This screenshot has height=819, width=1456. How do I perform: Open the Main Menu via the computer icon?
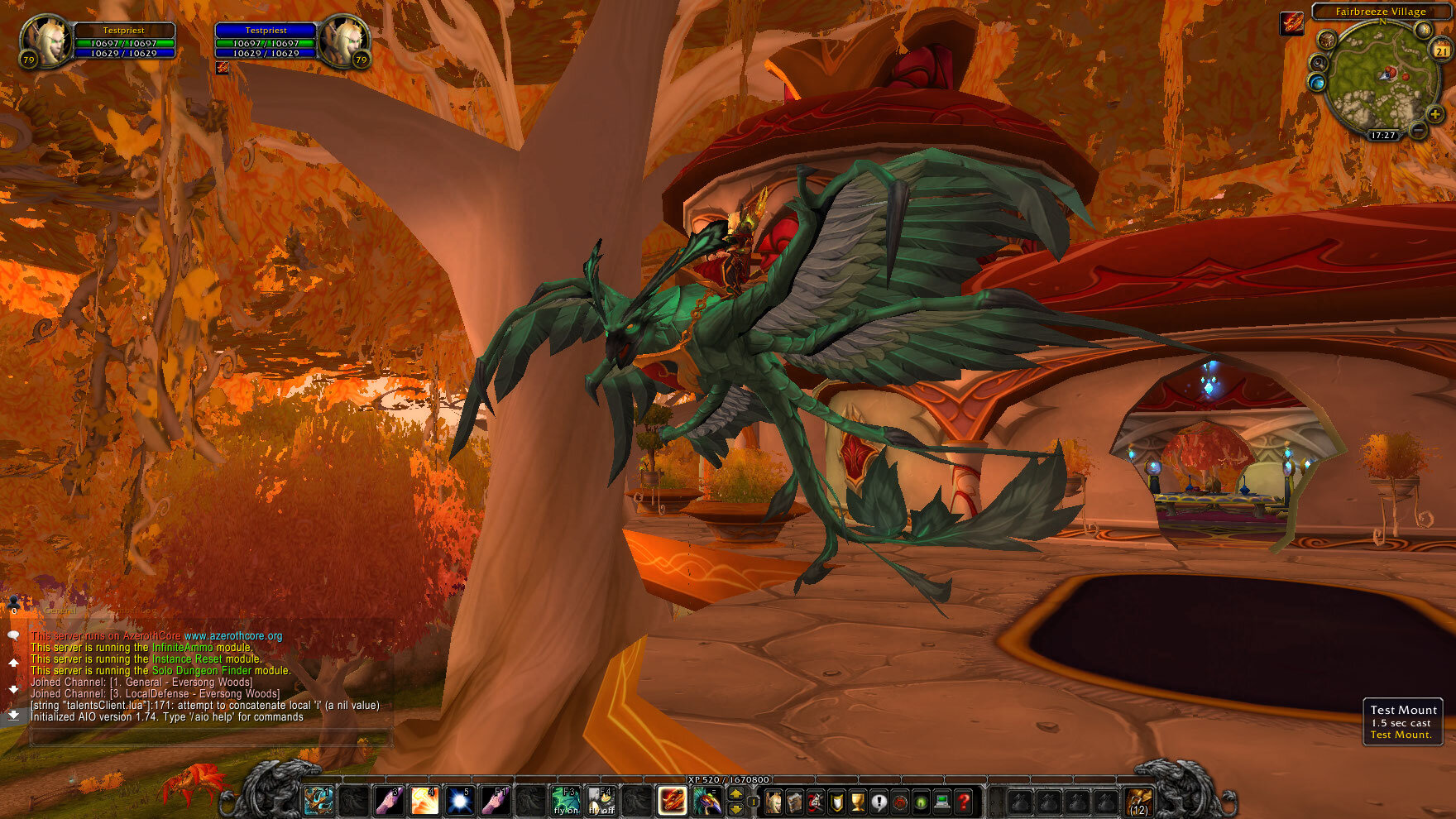coord(941,800)
